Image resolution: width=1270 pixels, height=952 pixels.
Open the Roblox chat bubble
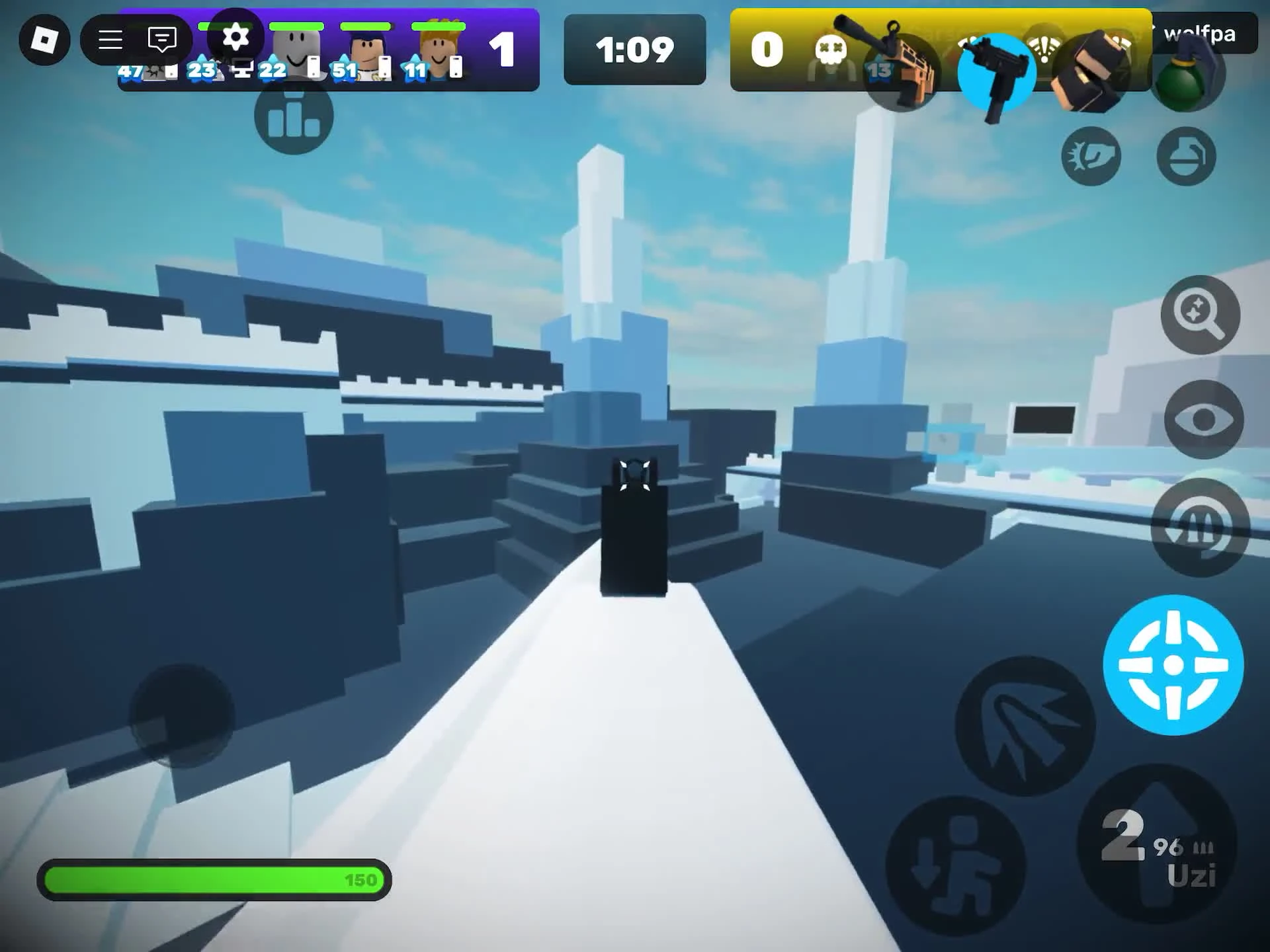(161, 40)
